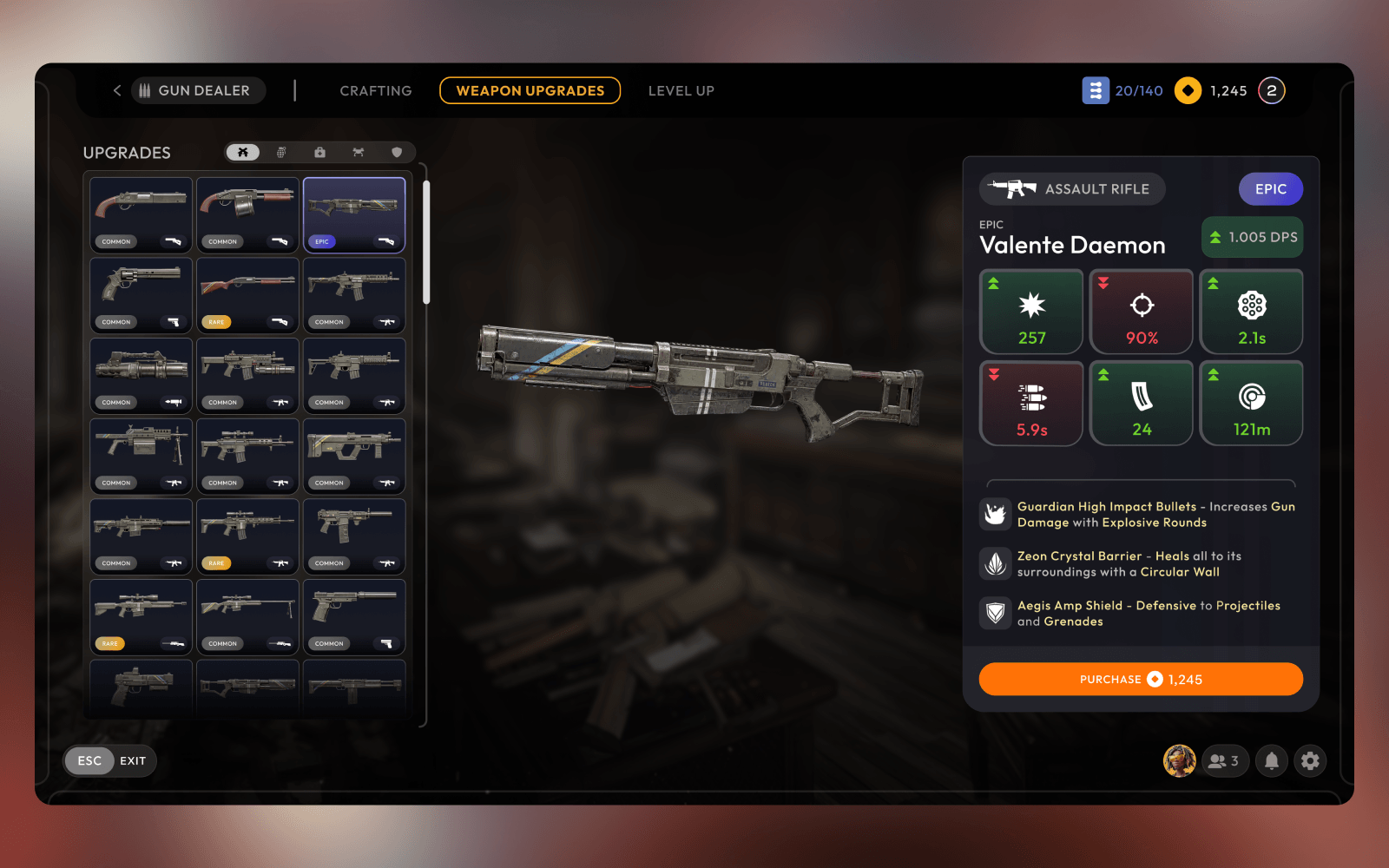This screenshot has height=868, width=1389.
Task: Switch to the Crafting tab
Action: [x=375, y=90]
